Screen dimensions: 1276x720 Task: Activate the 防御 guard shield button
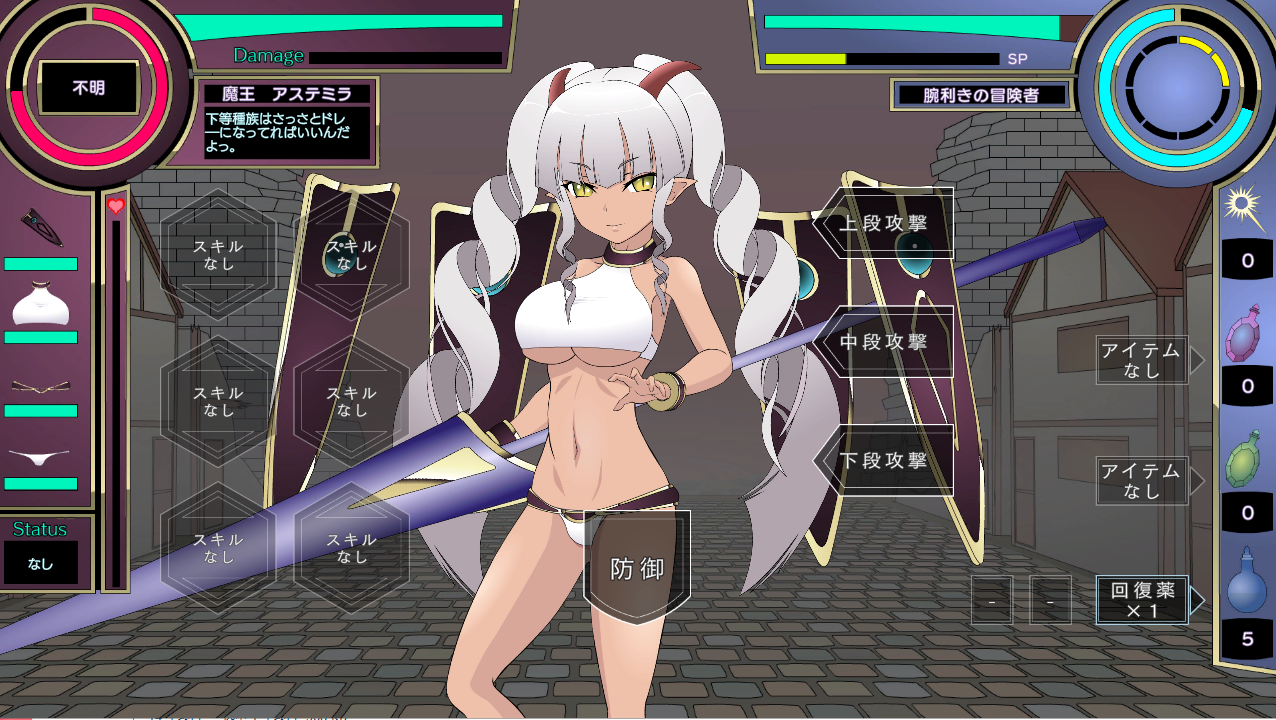(637, 568)
